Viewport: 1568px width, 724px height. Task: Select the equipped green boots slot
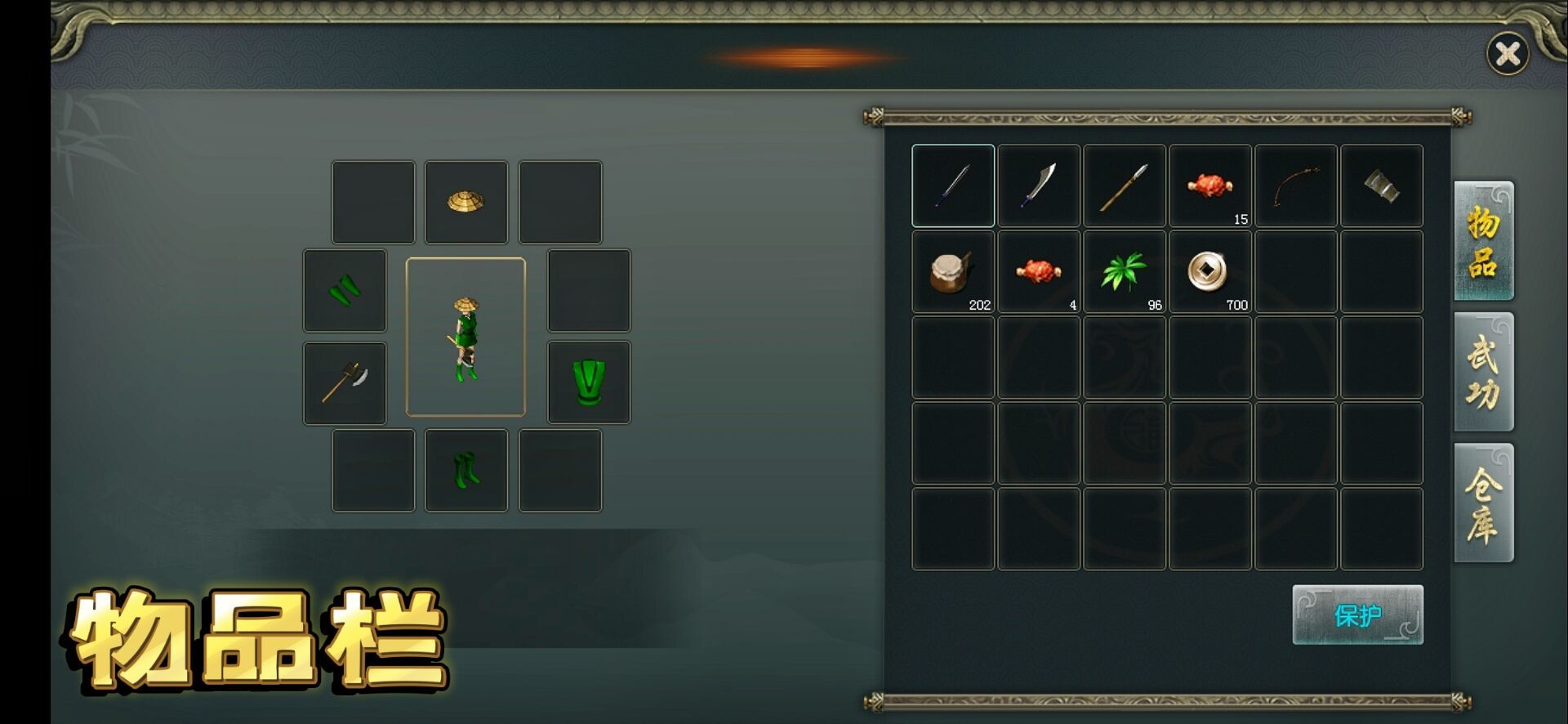coord(466,471)
